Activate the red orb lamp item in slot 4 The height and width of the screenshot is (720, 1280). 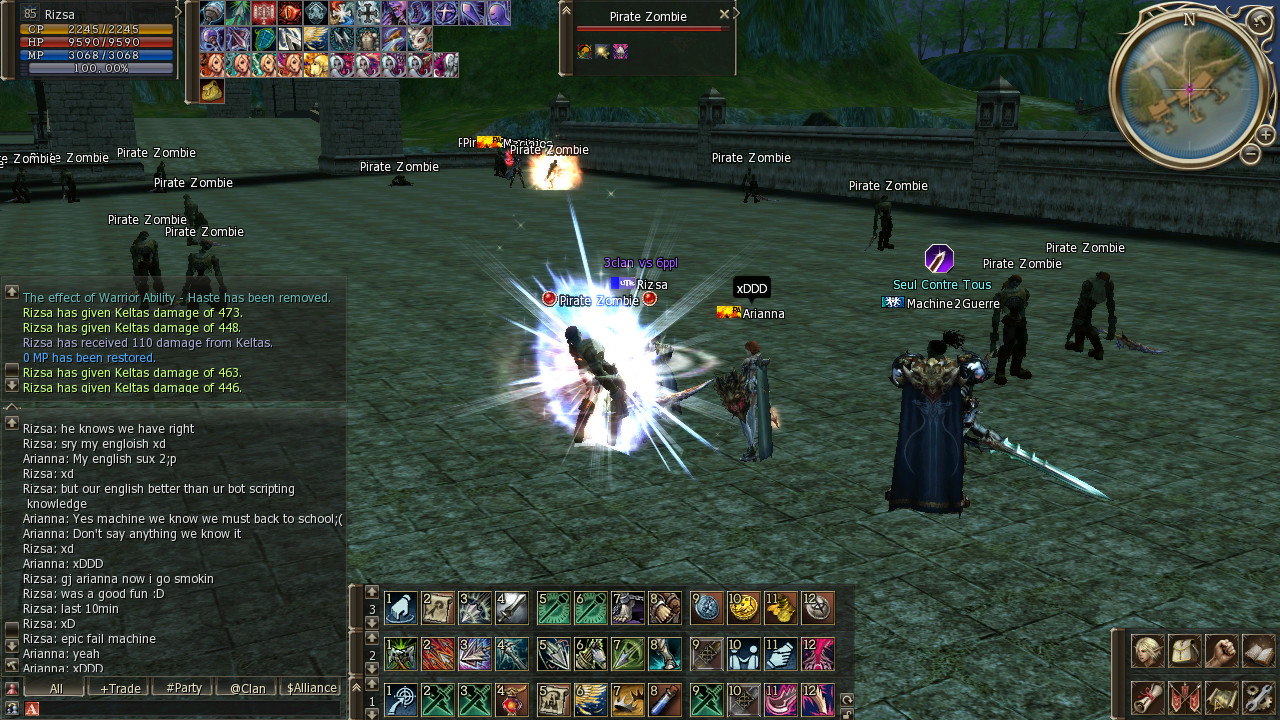[x=511, y=699]
